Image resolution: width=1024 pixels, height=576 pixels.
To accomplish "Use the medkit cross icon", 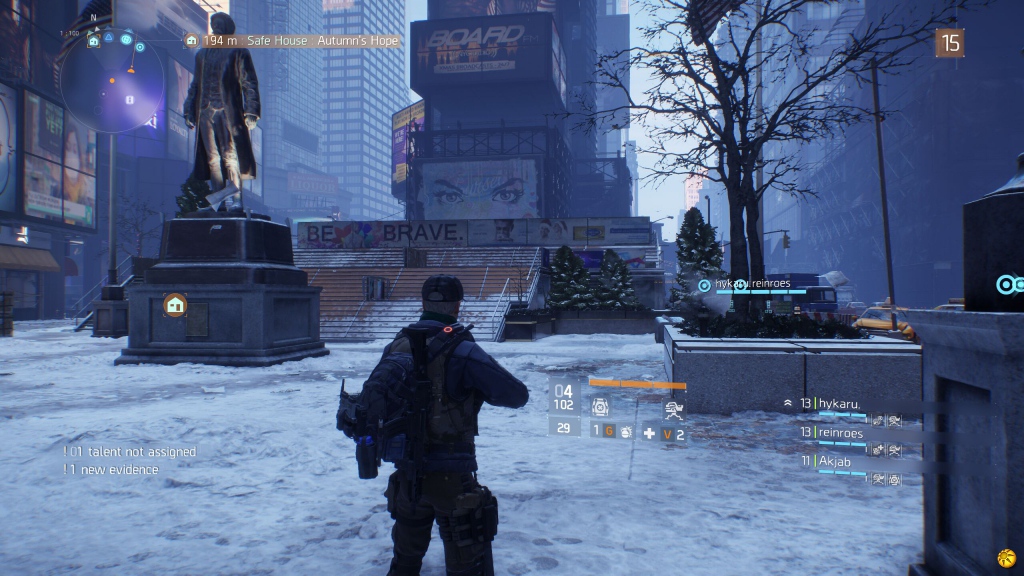I will pos(649,433).
